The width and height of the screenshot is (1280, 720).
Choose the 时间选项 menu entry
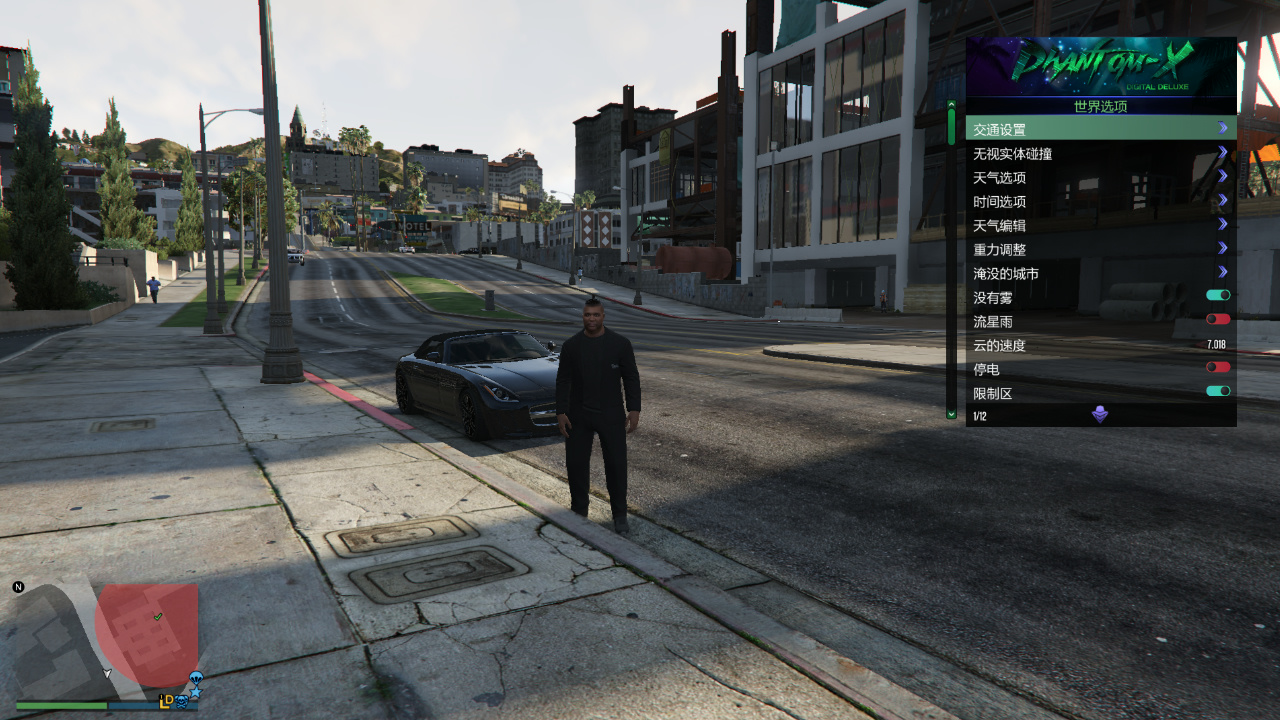[1100, 201]
